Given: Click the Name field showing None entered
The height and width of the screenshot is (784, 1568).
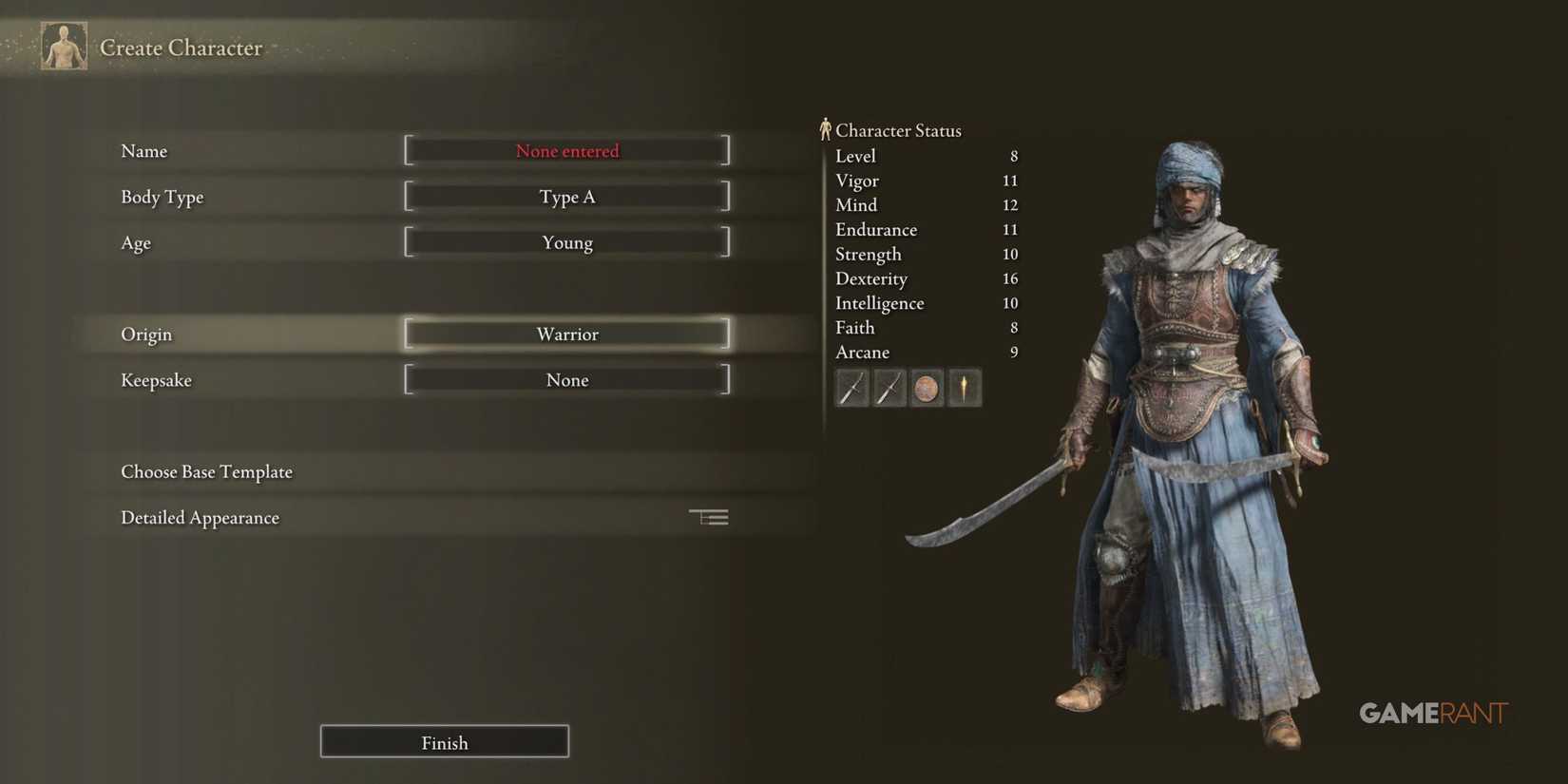Looking at the screenshot, I should coord(566,150).
